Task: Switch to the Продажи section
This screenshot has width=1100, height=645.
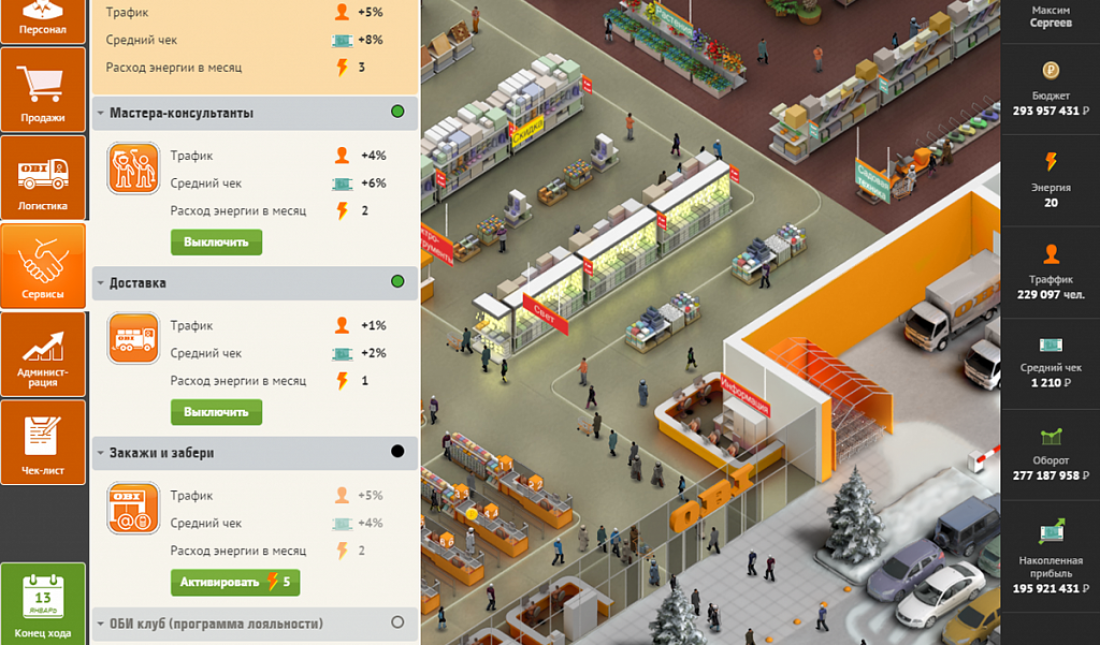Action: [43, 90]
